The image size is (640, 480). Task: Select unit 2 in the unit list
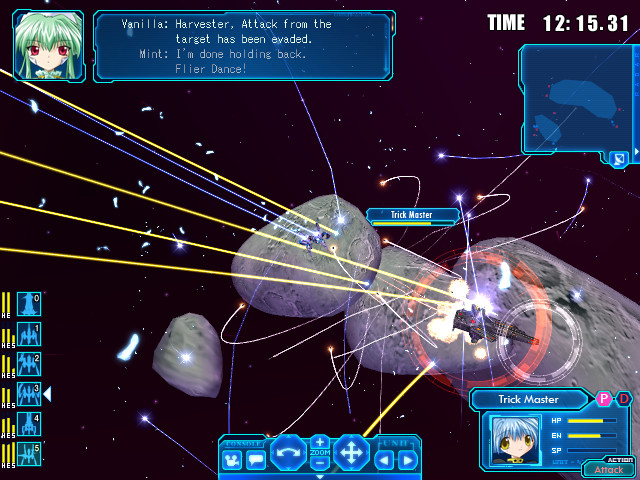[x=29, y=364]
